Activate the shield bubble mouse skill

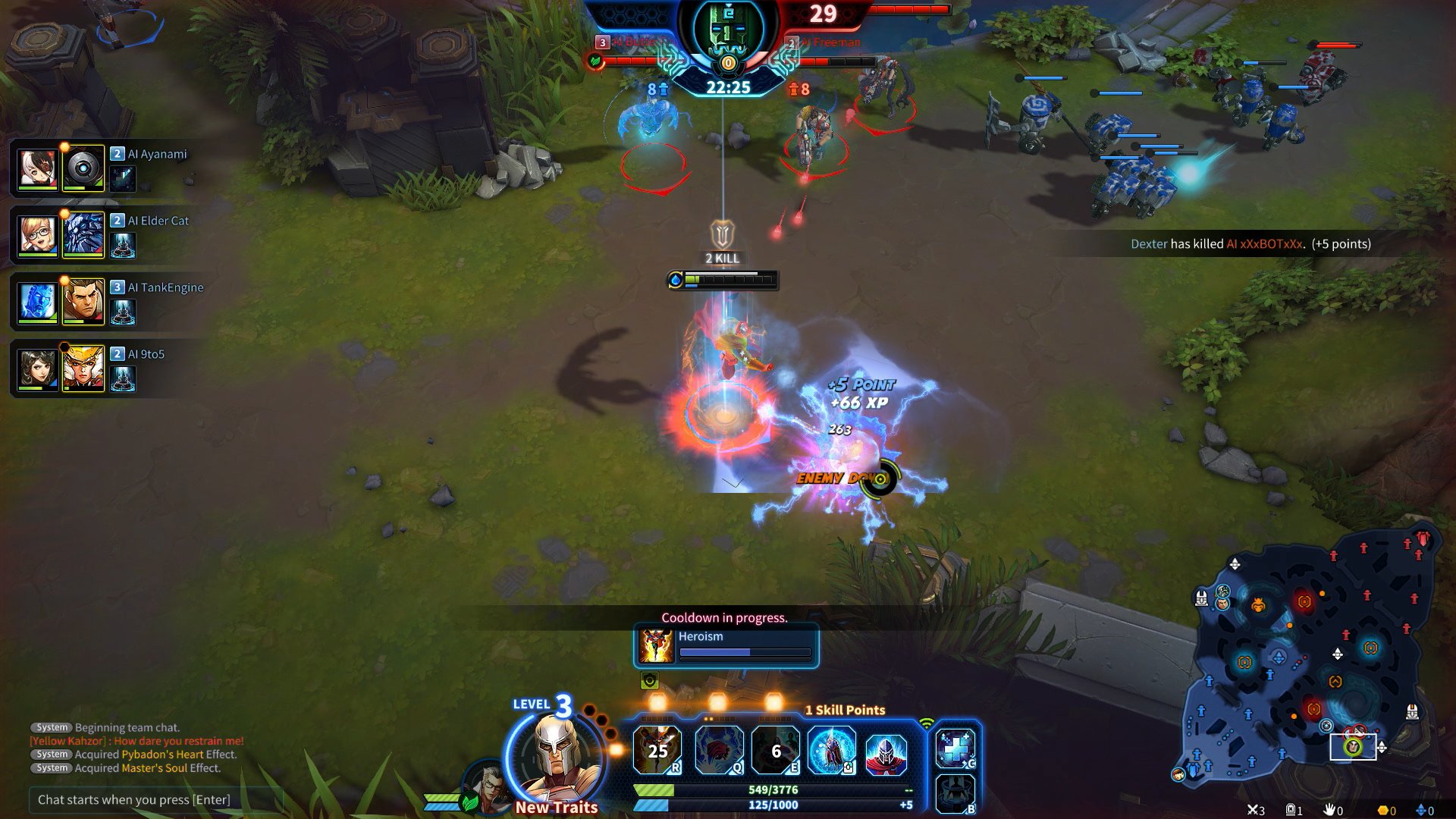pos(831,750)
